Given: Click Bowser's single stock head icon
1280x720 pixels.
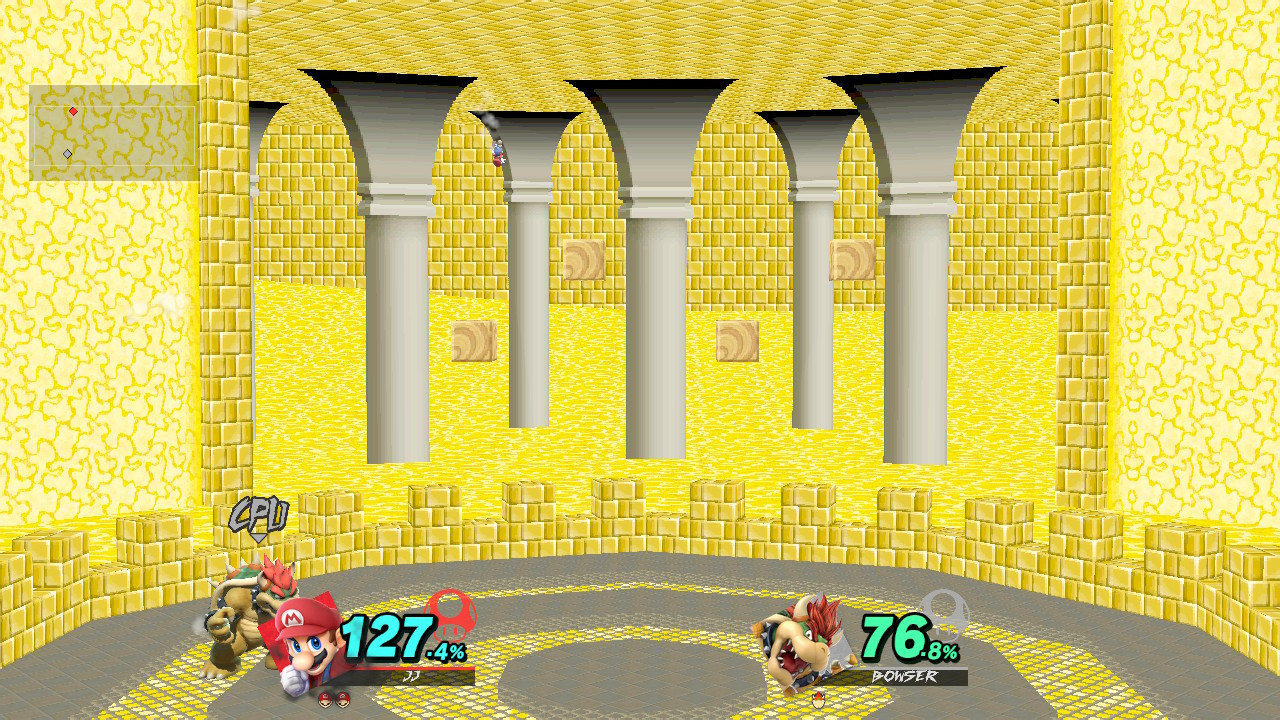Looking at the screenshot, I should click(818, 700).
